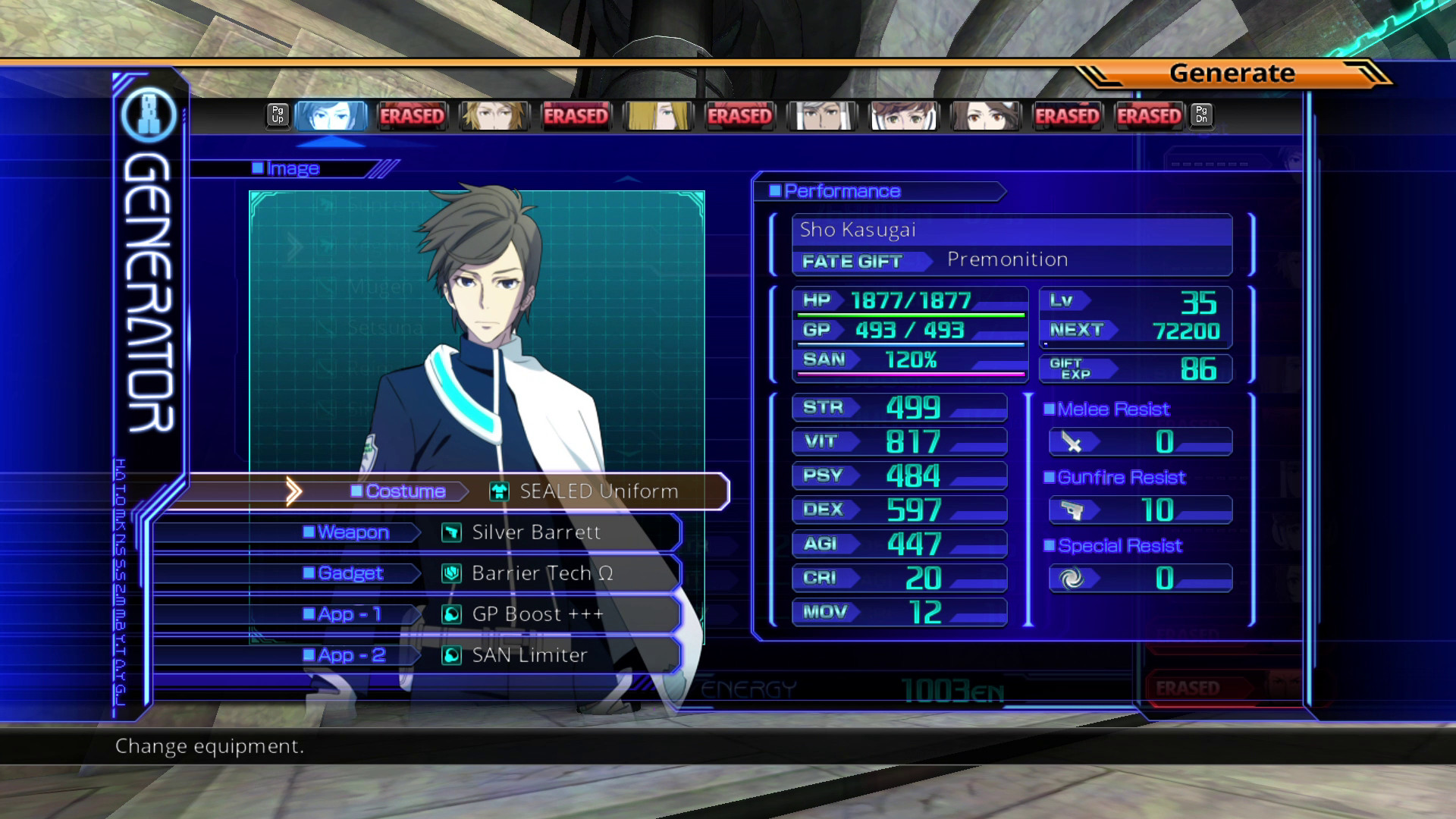Select the blonde character portrait tab
1456x819 pixels.
click(657, 115)
